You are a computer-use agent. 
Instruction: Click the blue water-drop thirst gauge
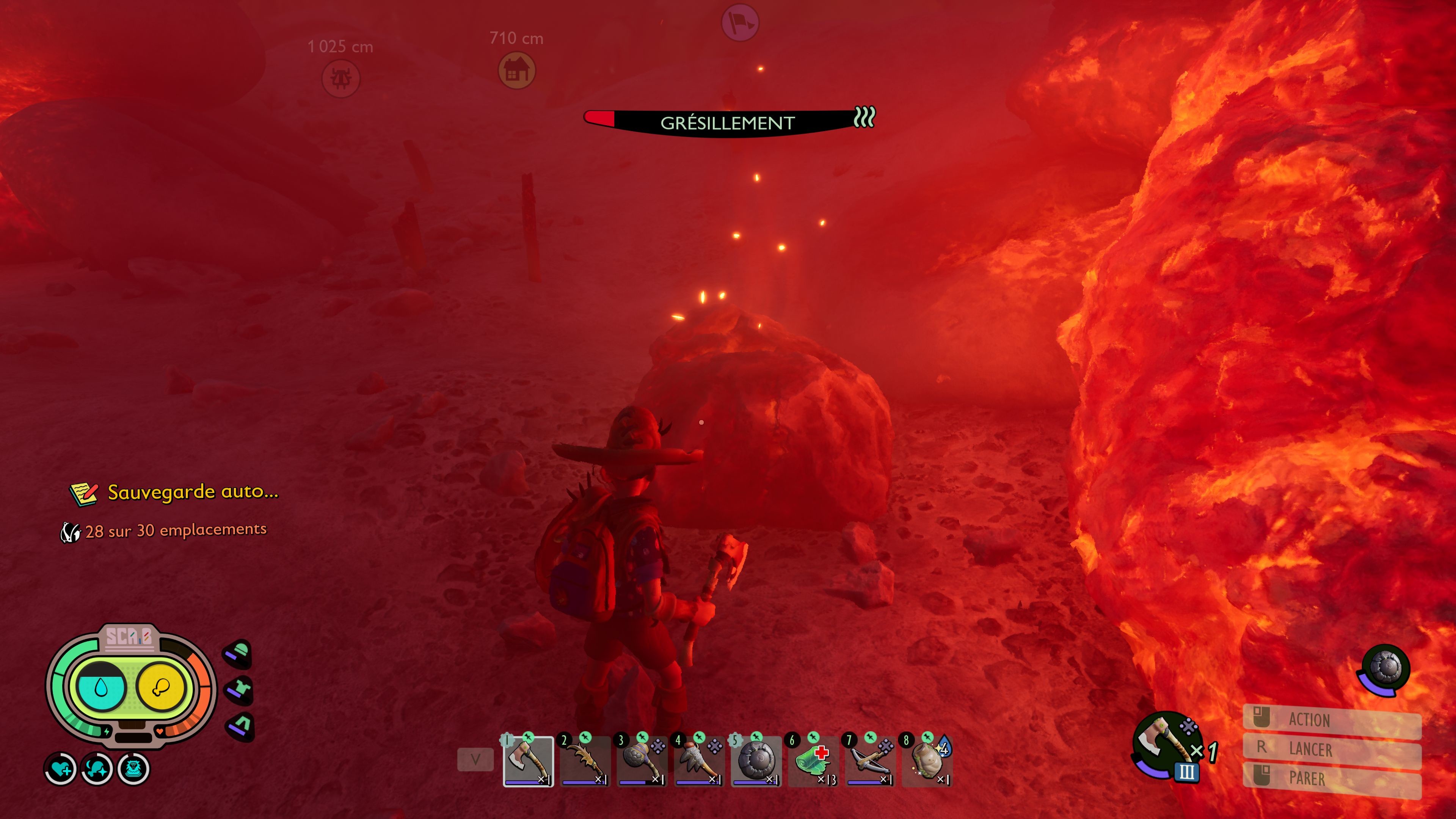click(101, 687)
